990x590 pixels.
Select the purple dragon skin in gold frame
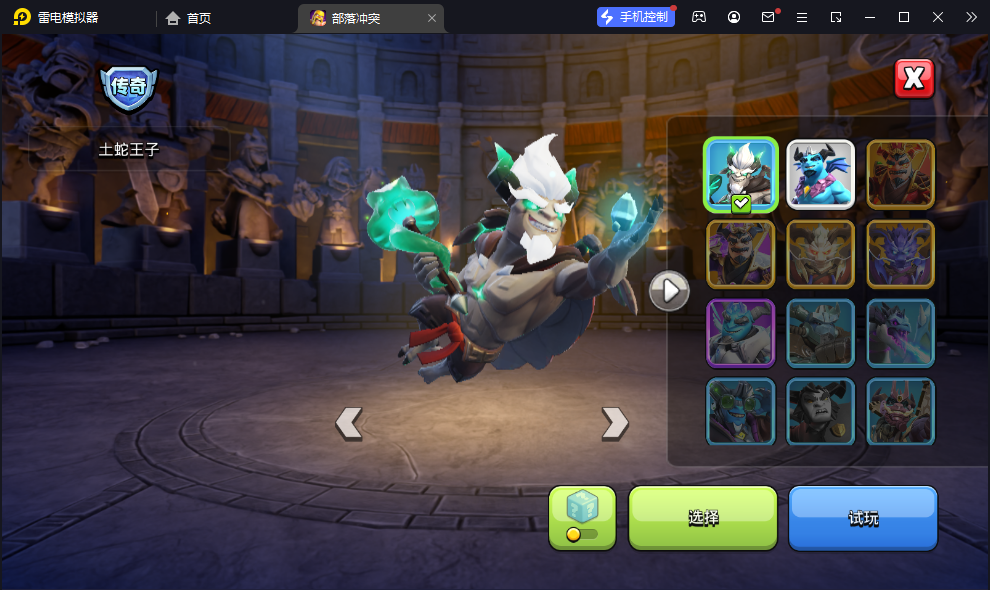point(900,254)
